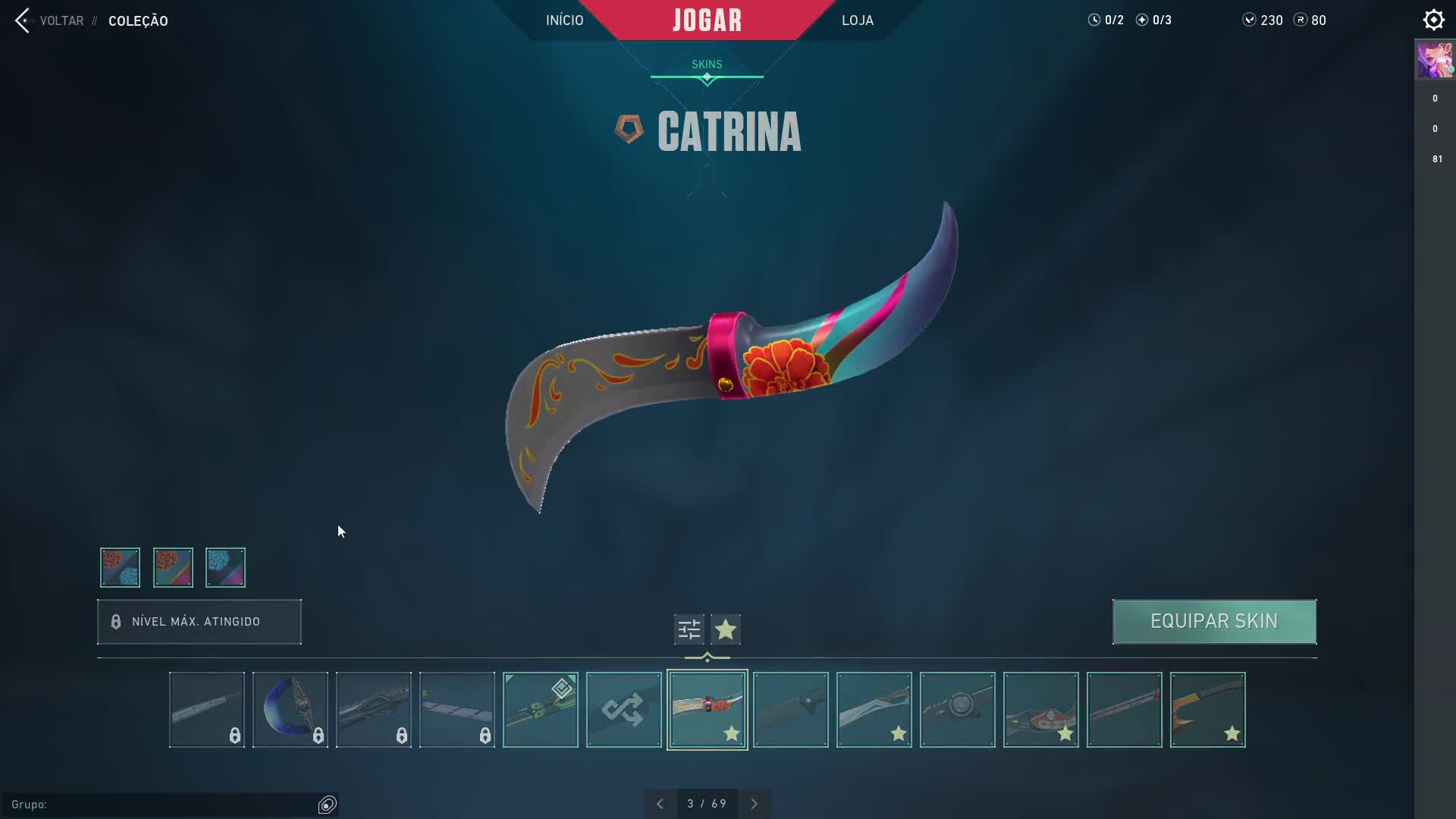
Task: Select the orange axe skin thumbnail
Action: click(1207, 710)
